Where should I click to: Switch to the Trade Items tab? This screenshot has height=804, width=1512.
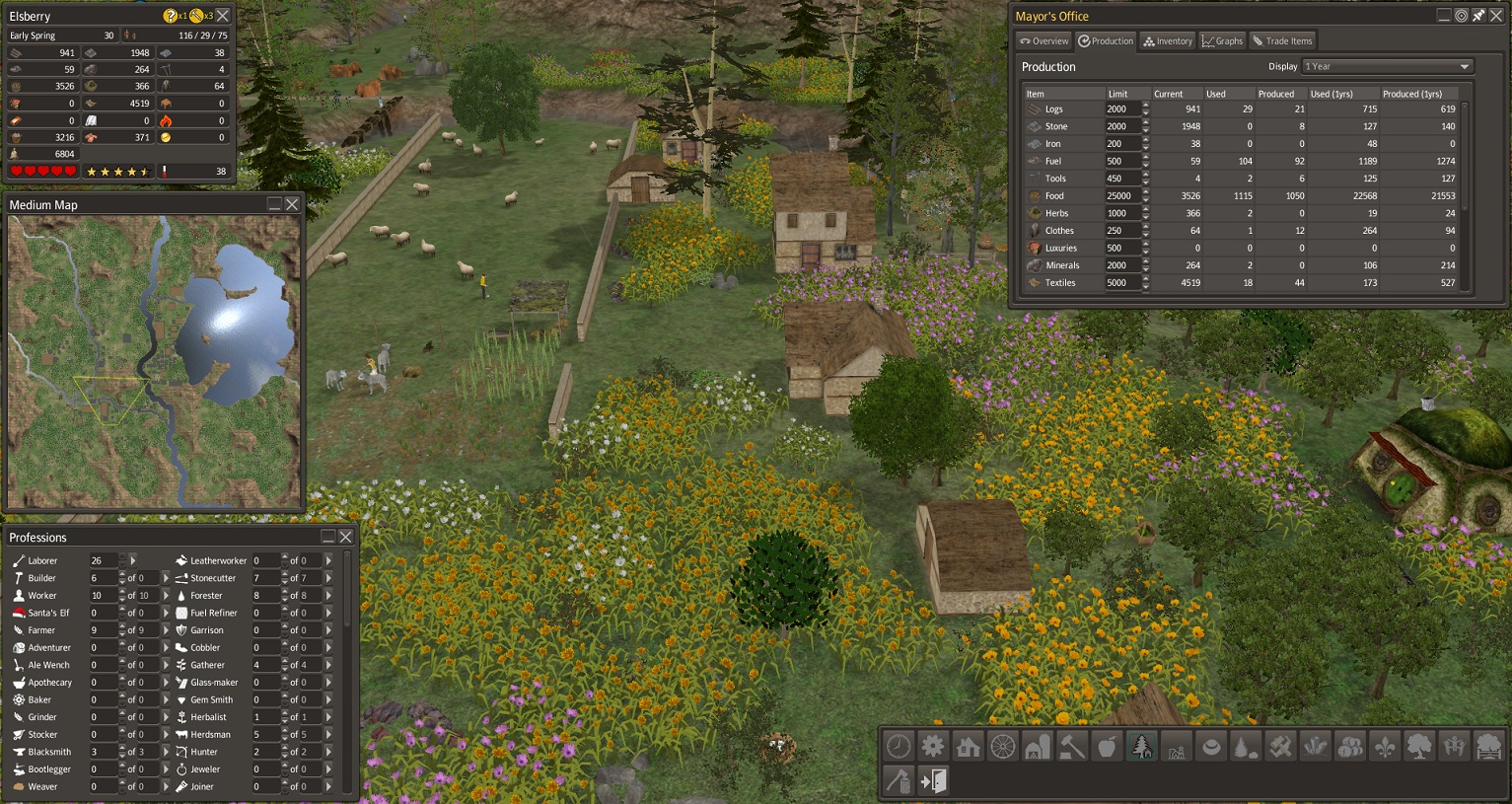click(x=1282, y=41)
